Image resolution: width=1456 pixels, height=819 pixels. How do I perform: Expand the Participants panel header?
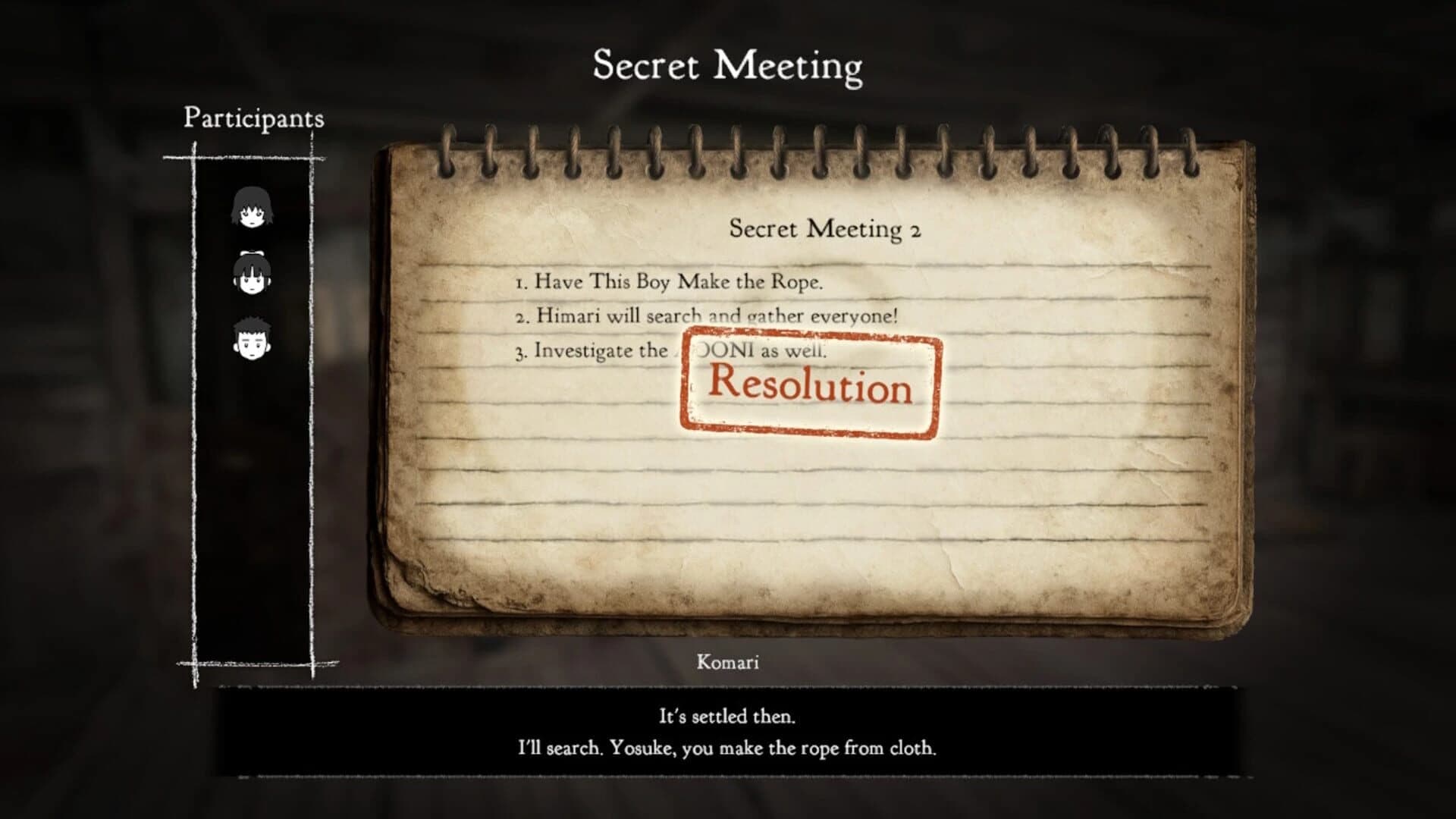coord(253,118)
